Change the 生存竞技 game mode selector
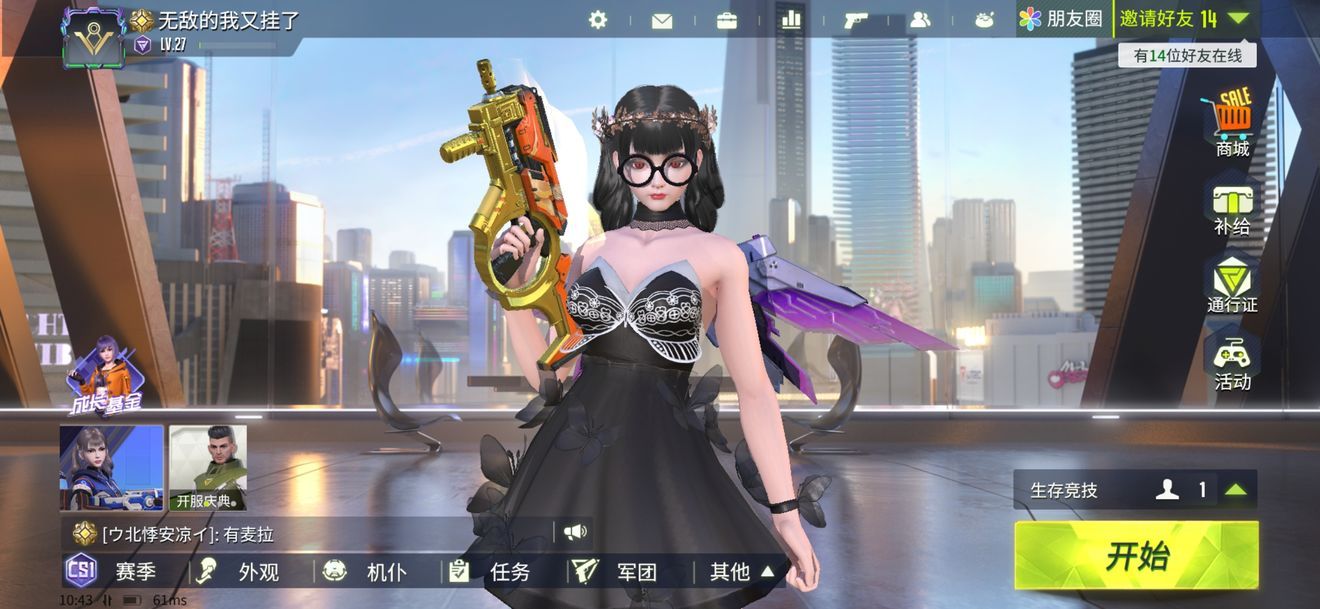Viewport: 1320px width, 609px height. (x=1135, y=490)
